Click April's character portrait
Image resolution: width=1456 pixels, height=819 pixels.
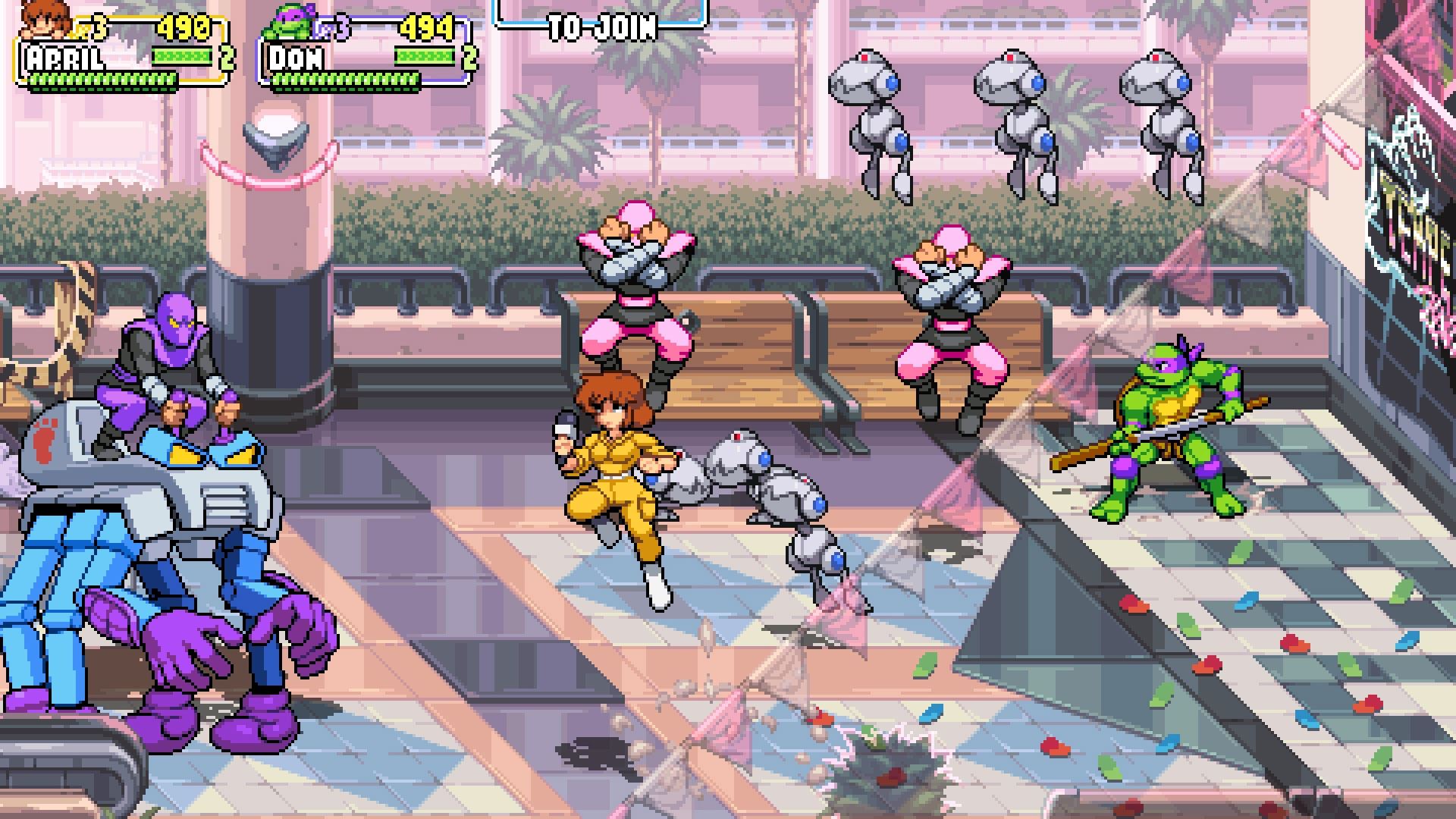[47, 20]
